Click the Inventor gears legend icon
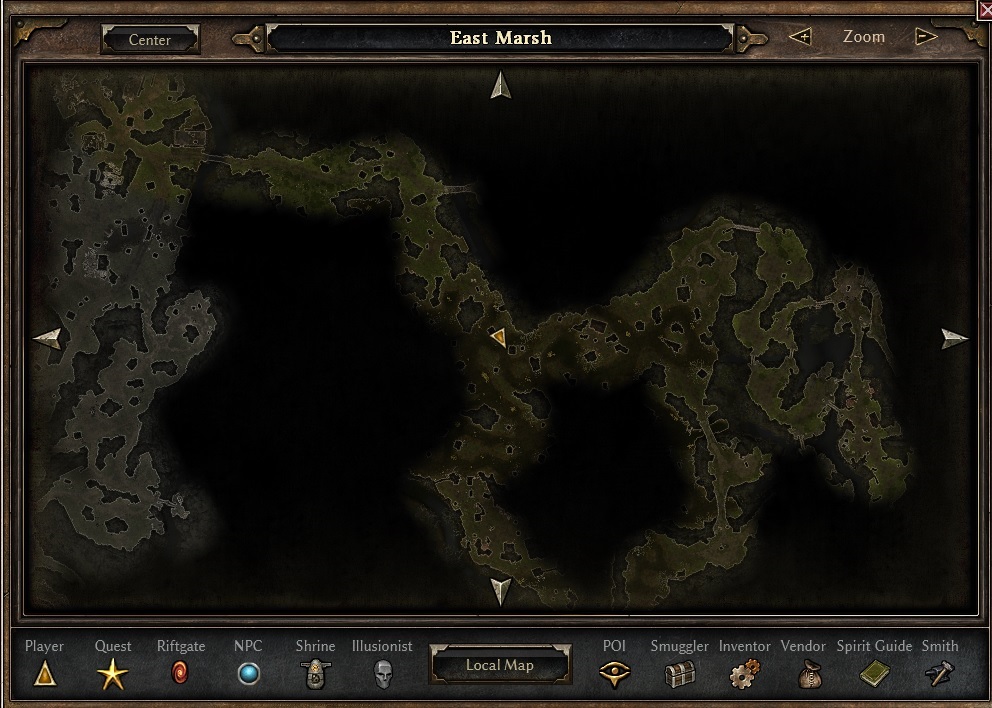The height and width of the screenshot is (708, 992). coord(744,675)
